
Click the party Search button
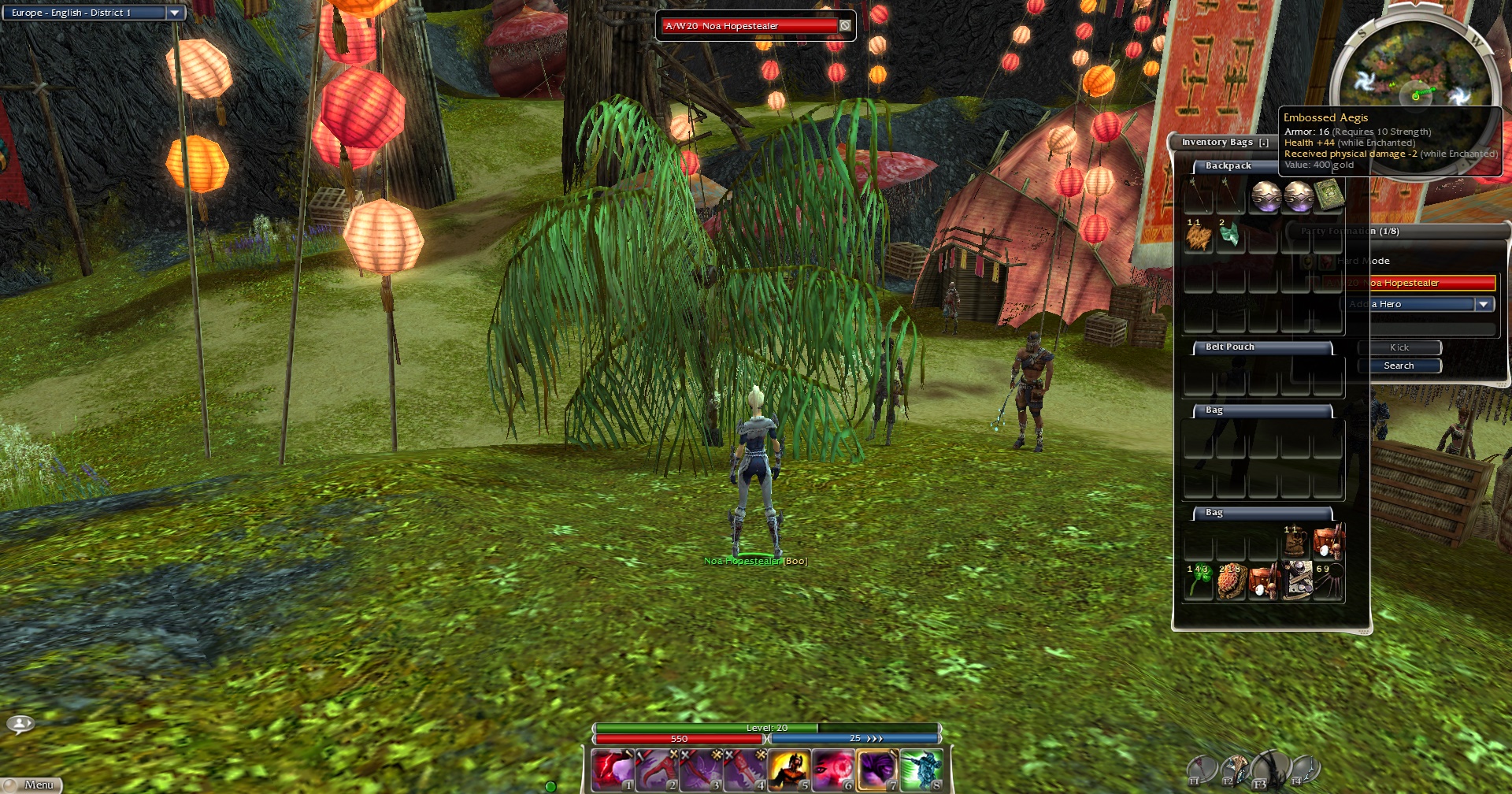pos(1399,365)
